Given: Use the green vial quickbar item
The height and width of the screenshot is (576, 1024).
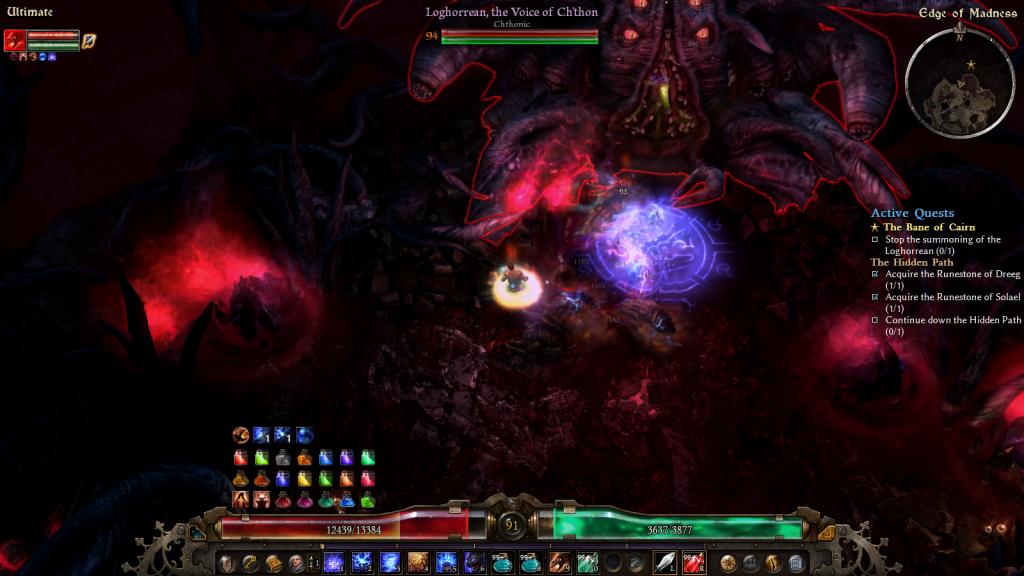Looking at the screenshot, I should [586, 562].
